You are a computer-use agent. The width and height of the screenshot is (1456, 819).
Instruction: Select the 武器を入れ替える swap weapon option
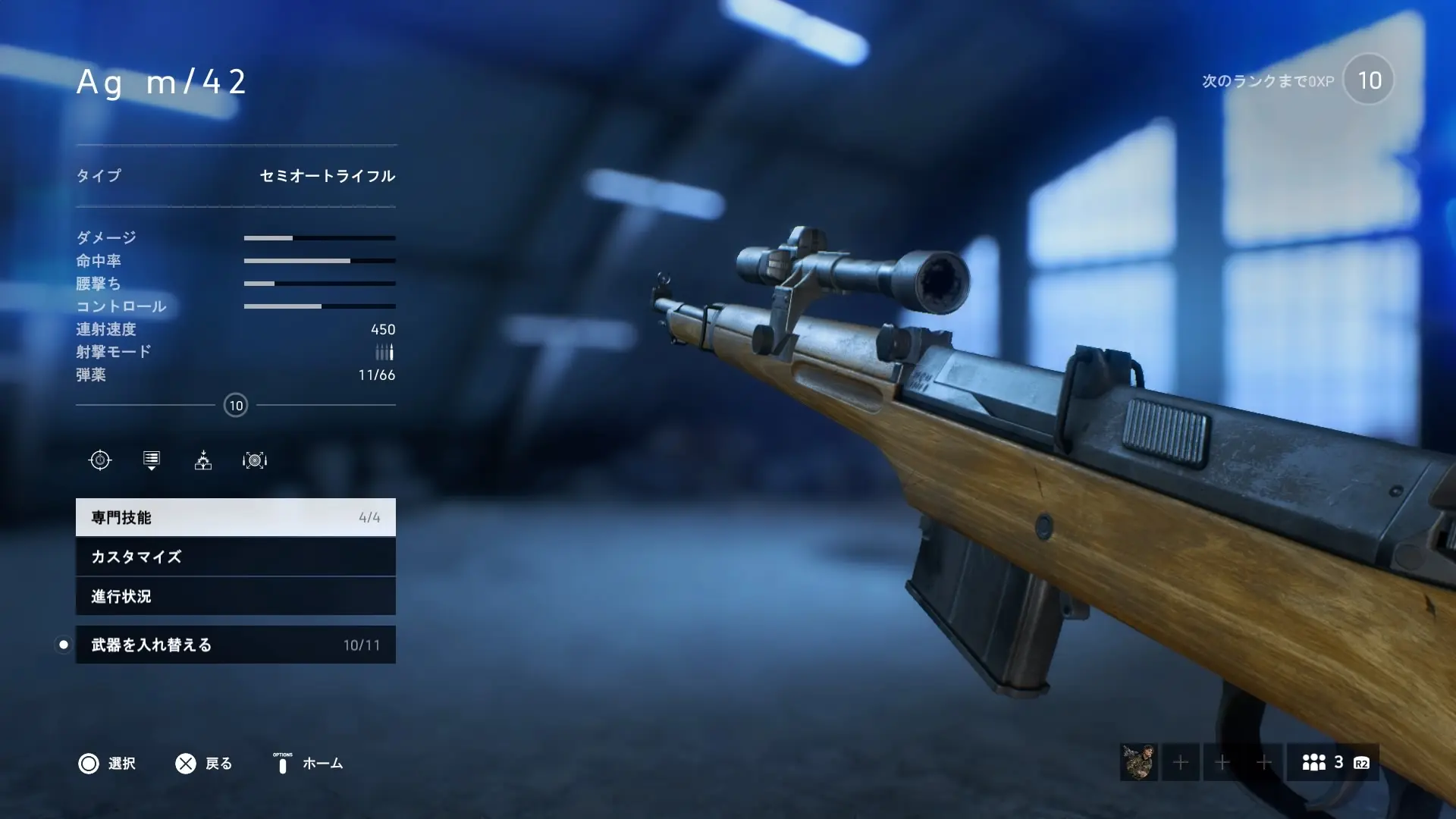pyautogui.click(x=235, y=645)
